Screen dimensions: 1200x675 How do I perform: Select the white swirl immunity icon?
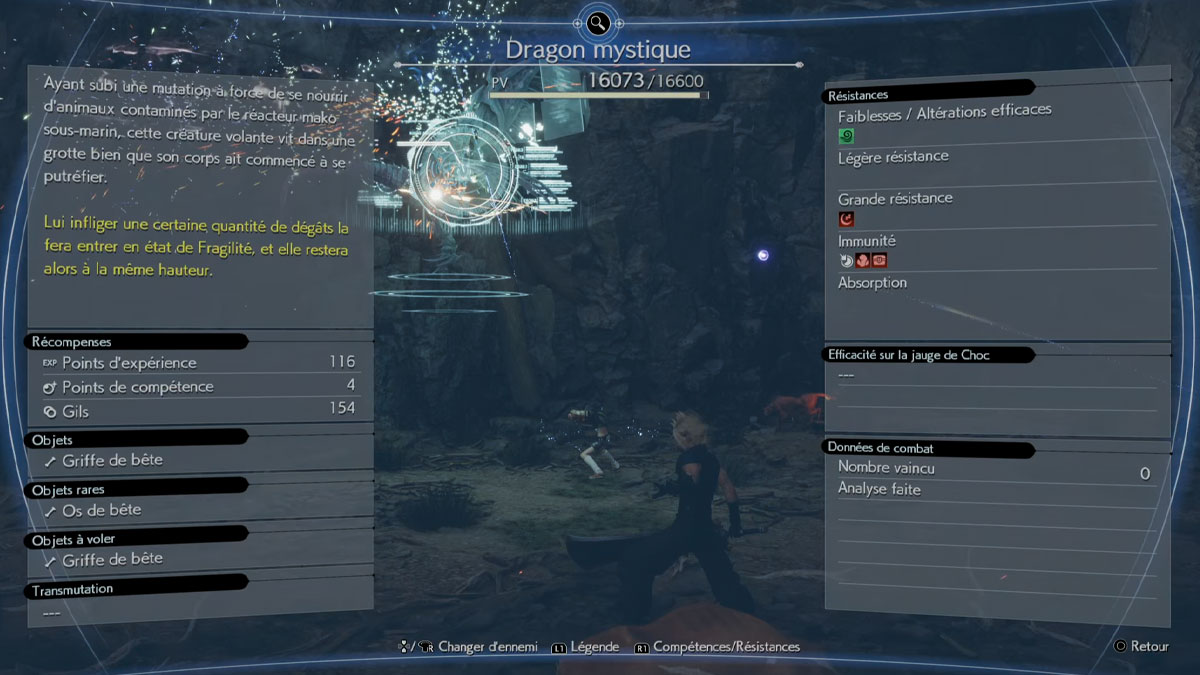846,260
